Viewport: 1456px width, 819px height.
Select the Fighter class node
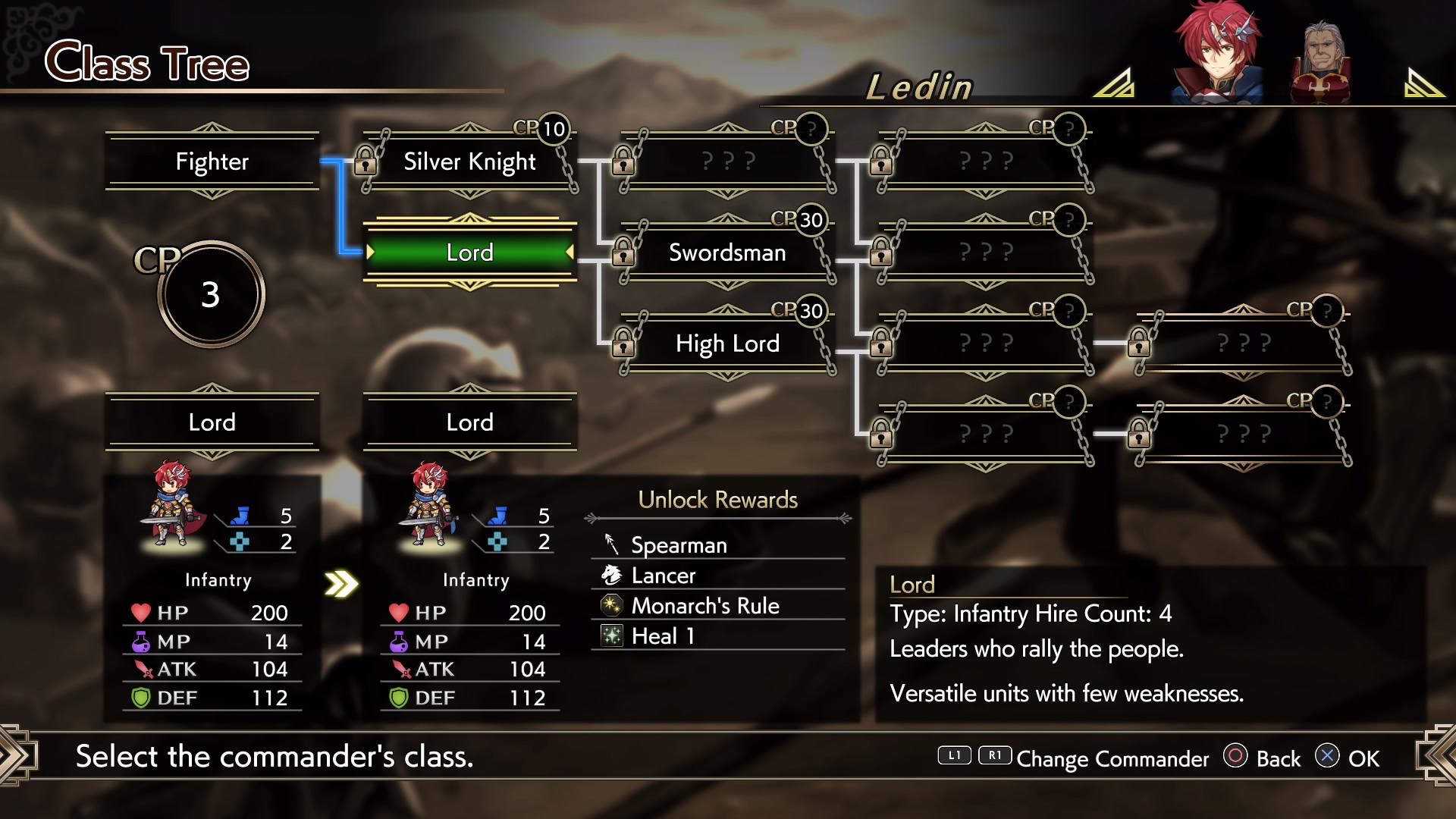[212, 162]
